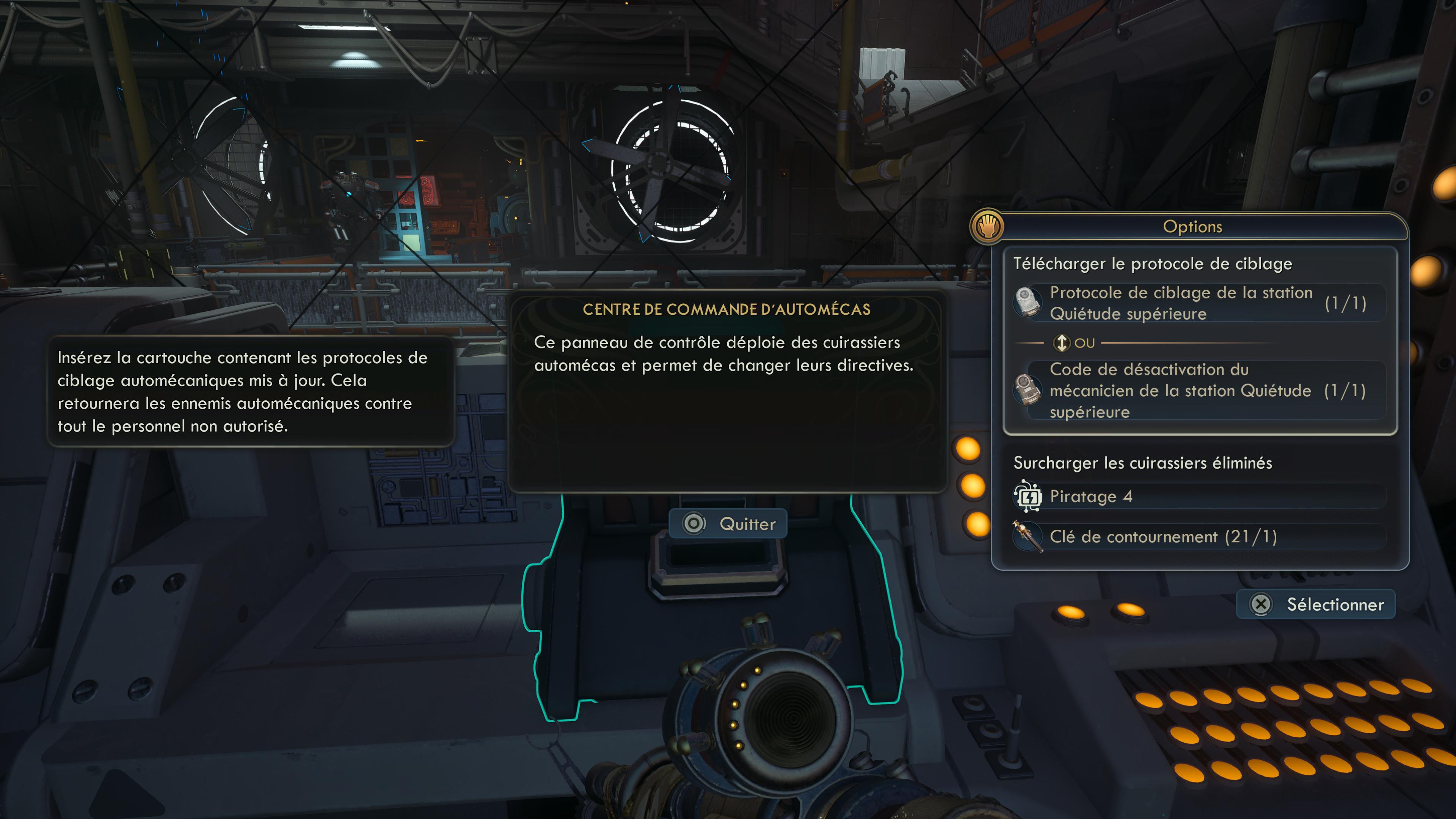Select the Télécharger le protocole de ciblage heading
Viewport: 1456px width, 819px height.
click(x=1153, y=264)
